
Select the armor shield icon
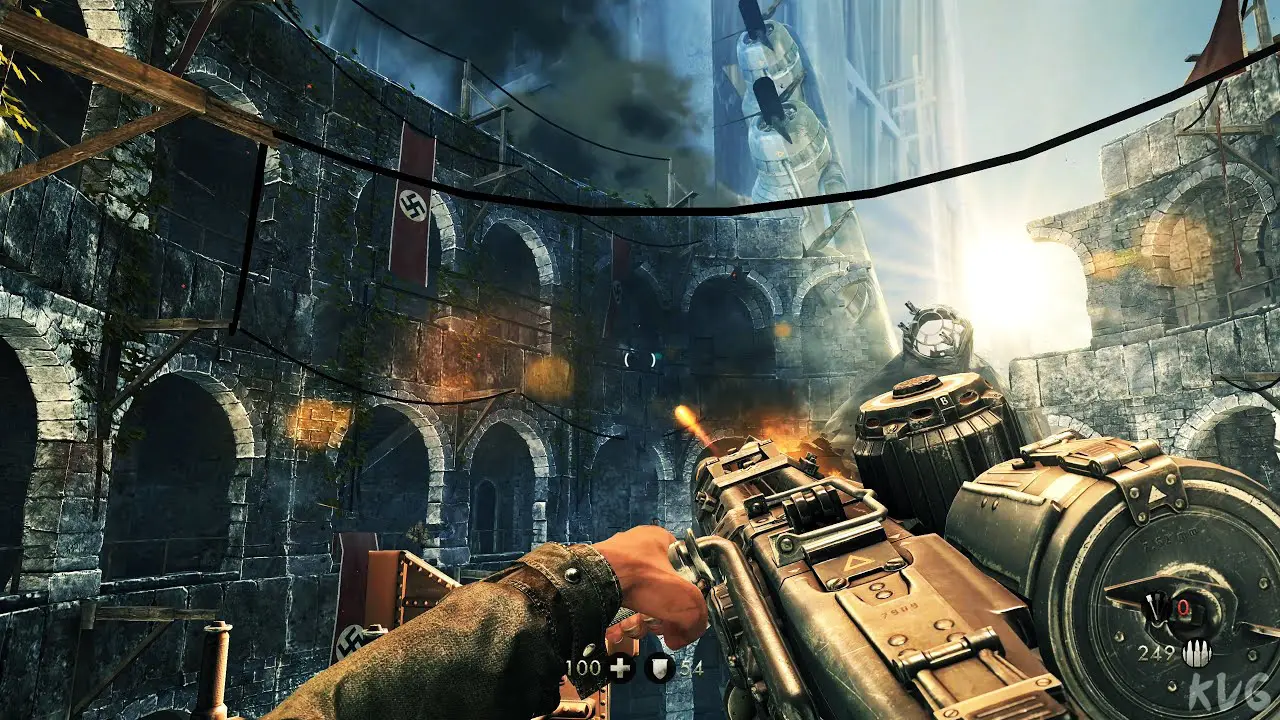click(659, 669)
